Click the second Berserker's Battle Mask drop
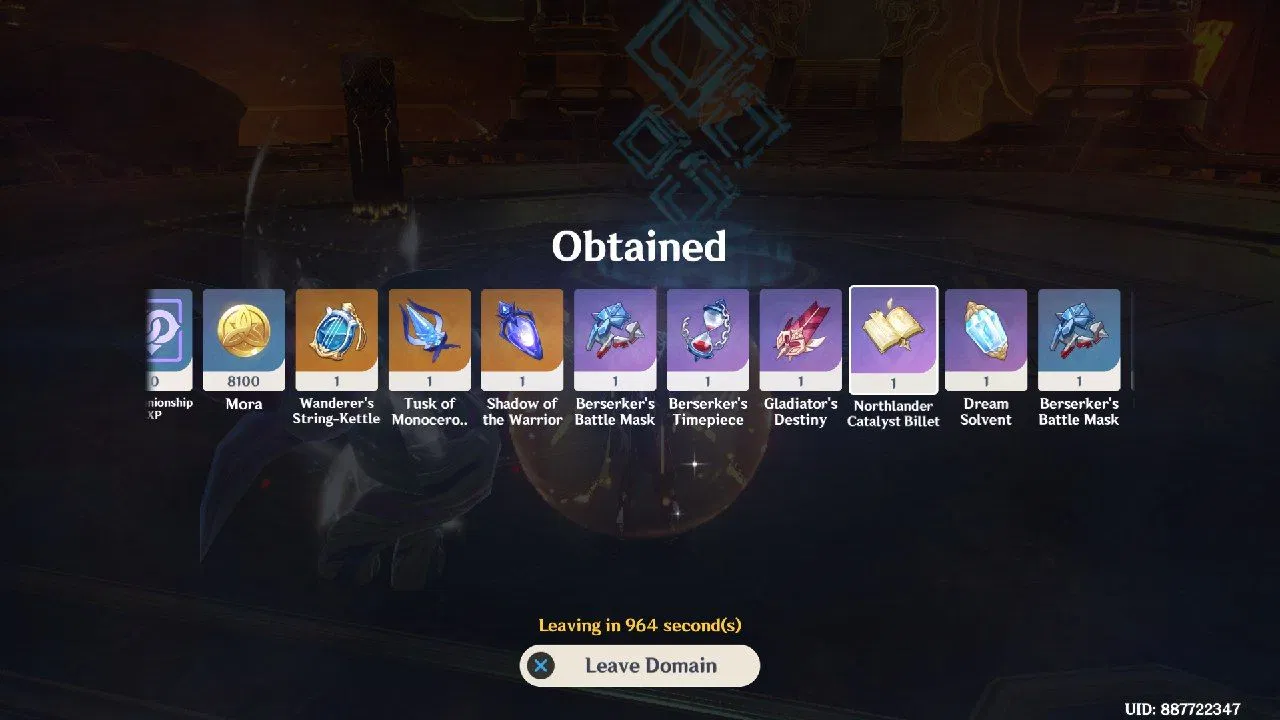1280x720 pixels. click(1079, 335)
